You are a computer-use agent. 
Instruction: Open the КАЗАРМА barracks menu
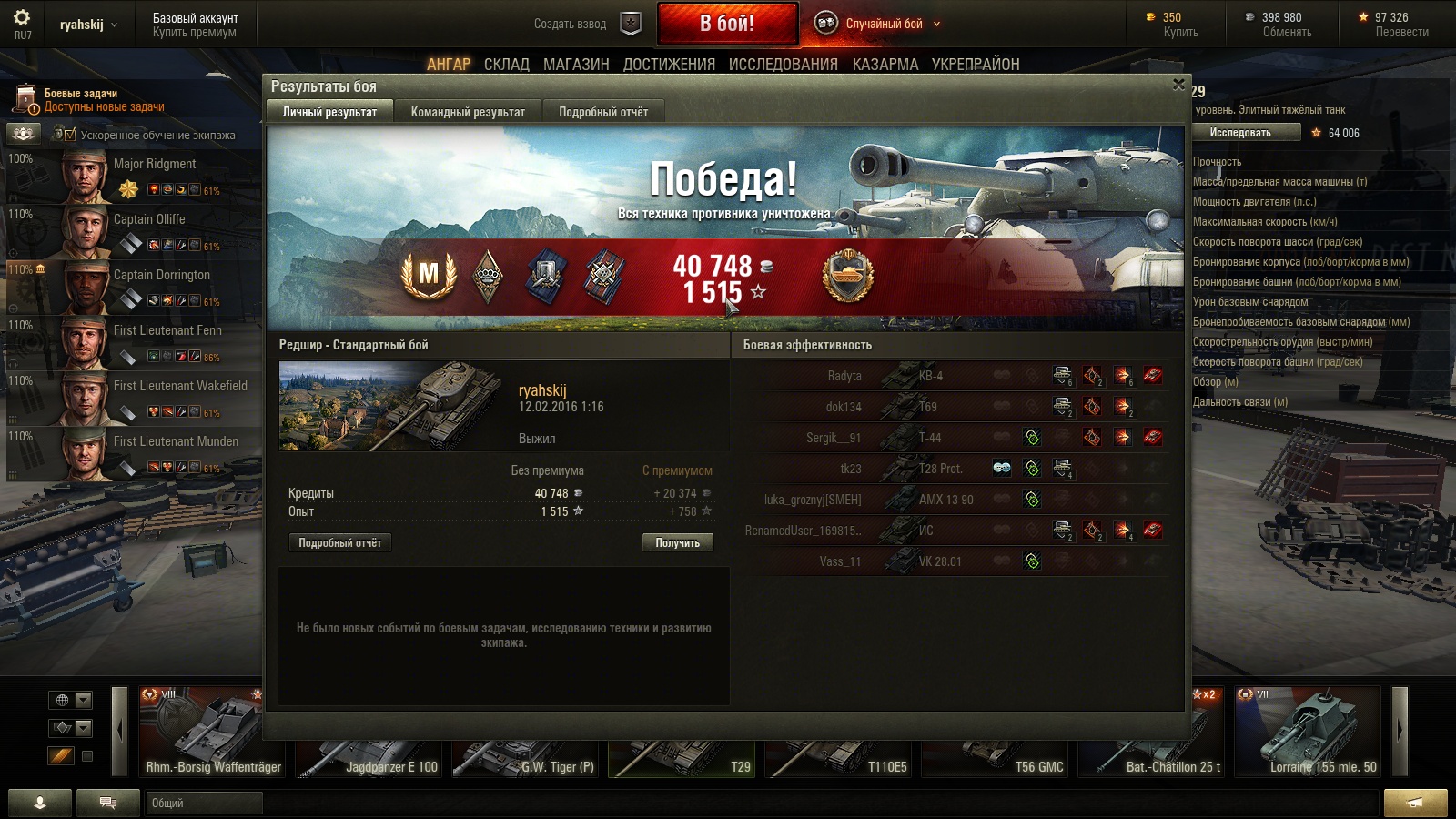click(885, 65)
